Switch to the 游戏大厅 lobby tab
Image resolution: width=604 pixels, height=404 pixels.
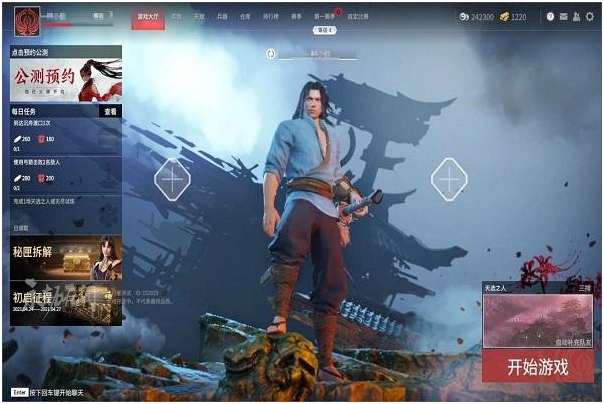coord(148,17)
